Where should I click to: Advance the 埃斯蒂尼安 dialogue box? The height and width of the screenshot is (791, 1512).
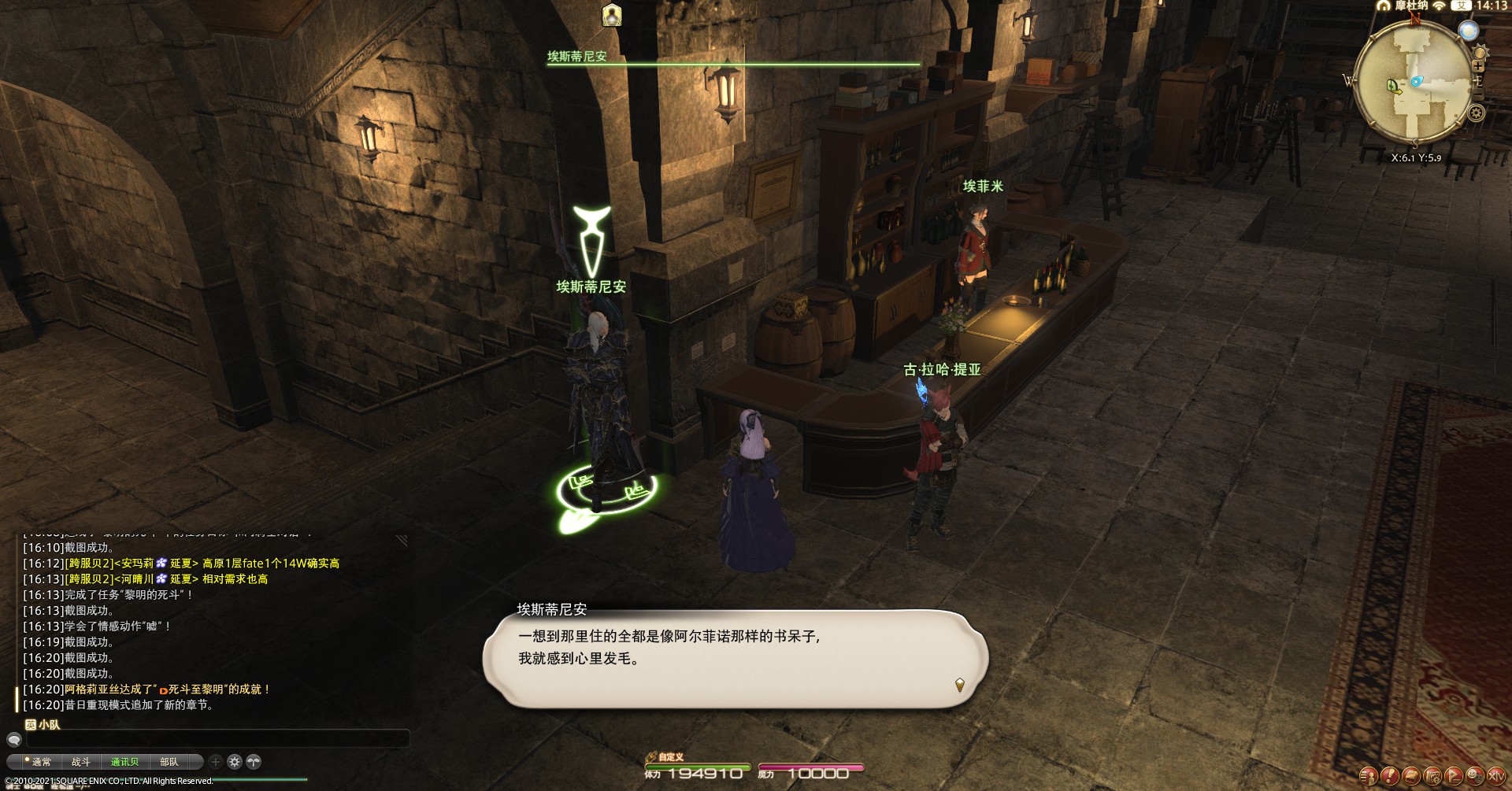pyautogui.click(x=959, y=685)
